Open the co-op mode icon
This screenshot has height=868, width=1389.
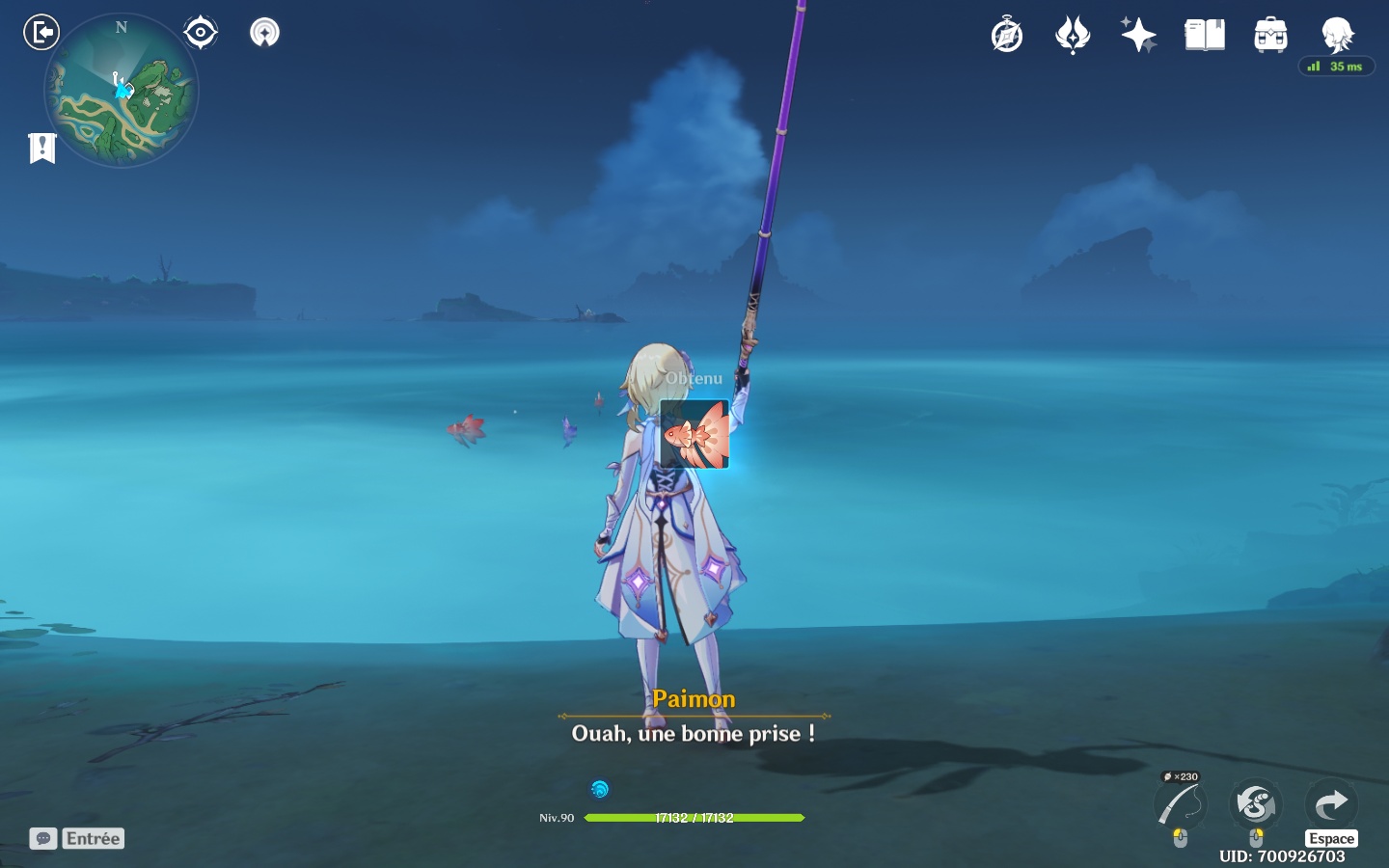click(264, 33)
